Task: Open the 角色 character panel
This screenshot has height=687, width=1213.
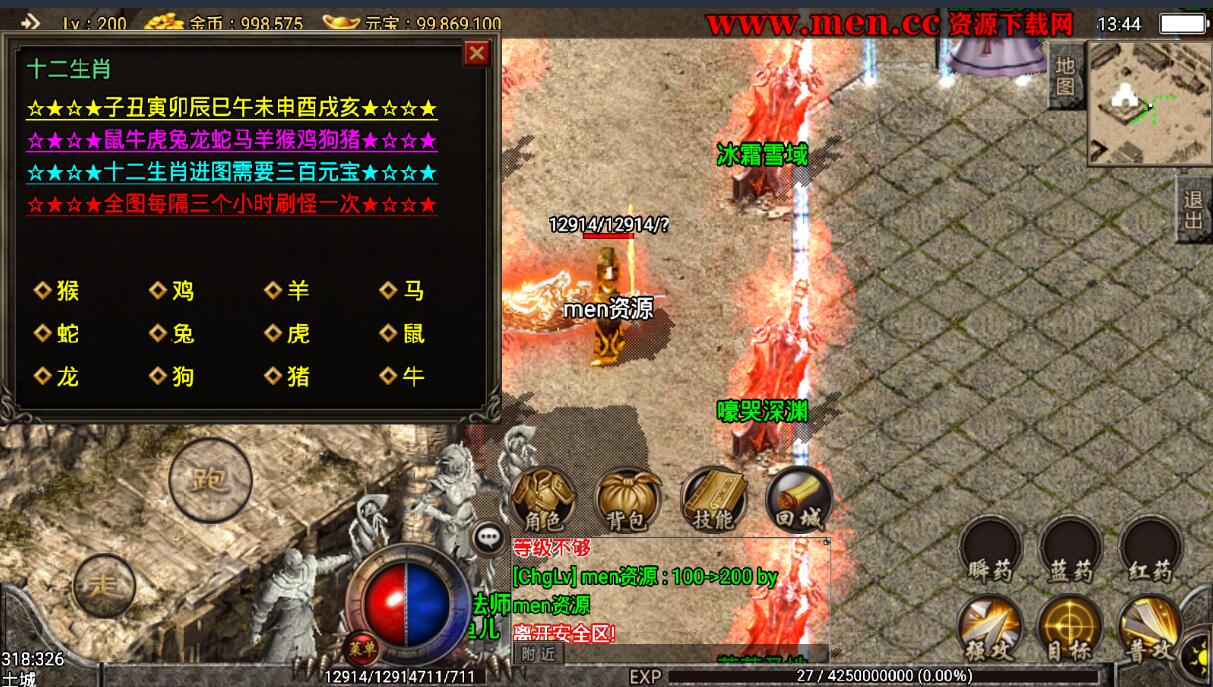Action: [x=543, y=500]
